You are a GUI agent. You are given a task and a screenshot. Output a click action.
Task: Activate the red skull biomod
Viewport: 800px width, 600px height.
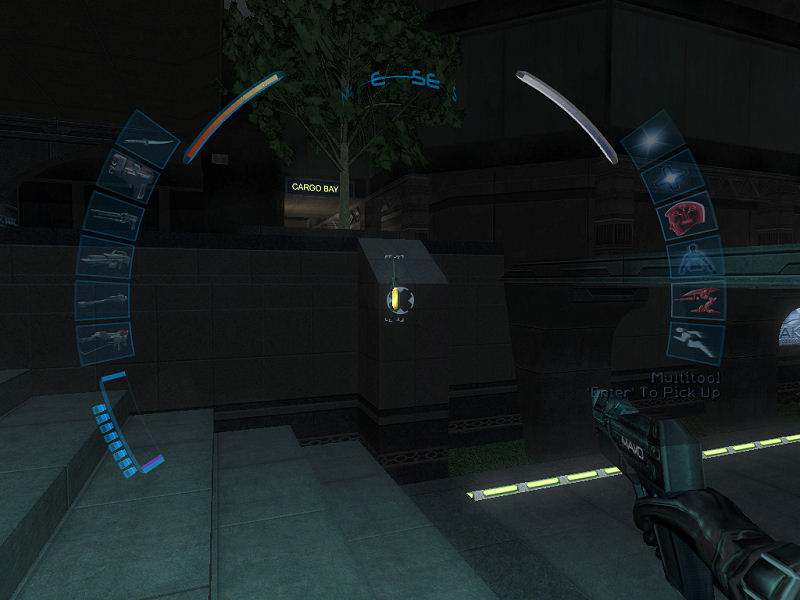pyautogui.click(x=683, y=218)
